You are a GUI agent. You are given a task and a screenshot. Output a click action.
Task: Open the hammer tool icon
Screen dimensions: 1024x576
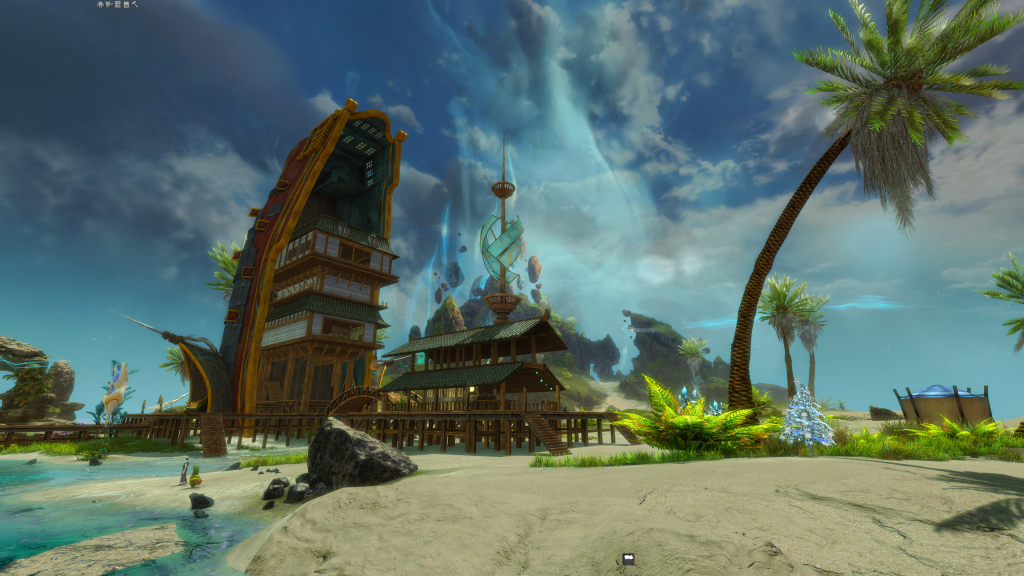pos(135,4)
